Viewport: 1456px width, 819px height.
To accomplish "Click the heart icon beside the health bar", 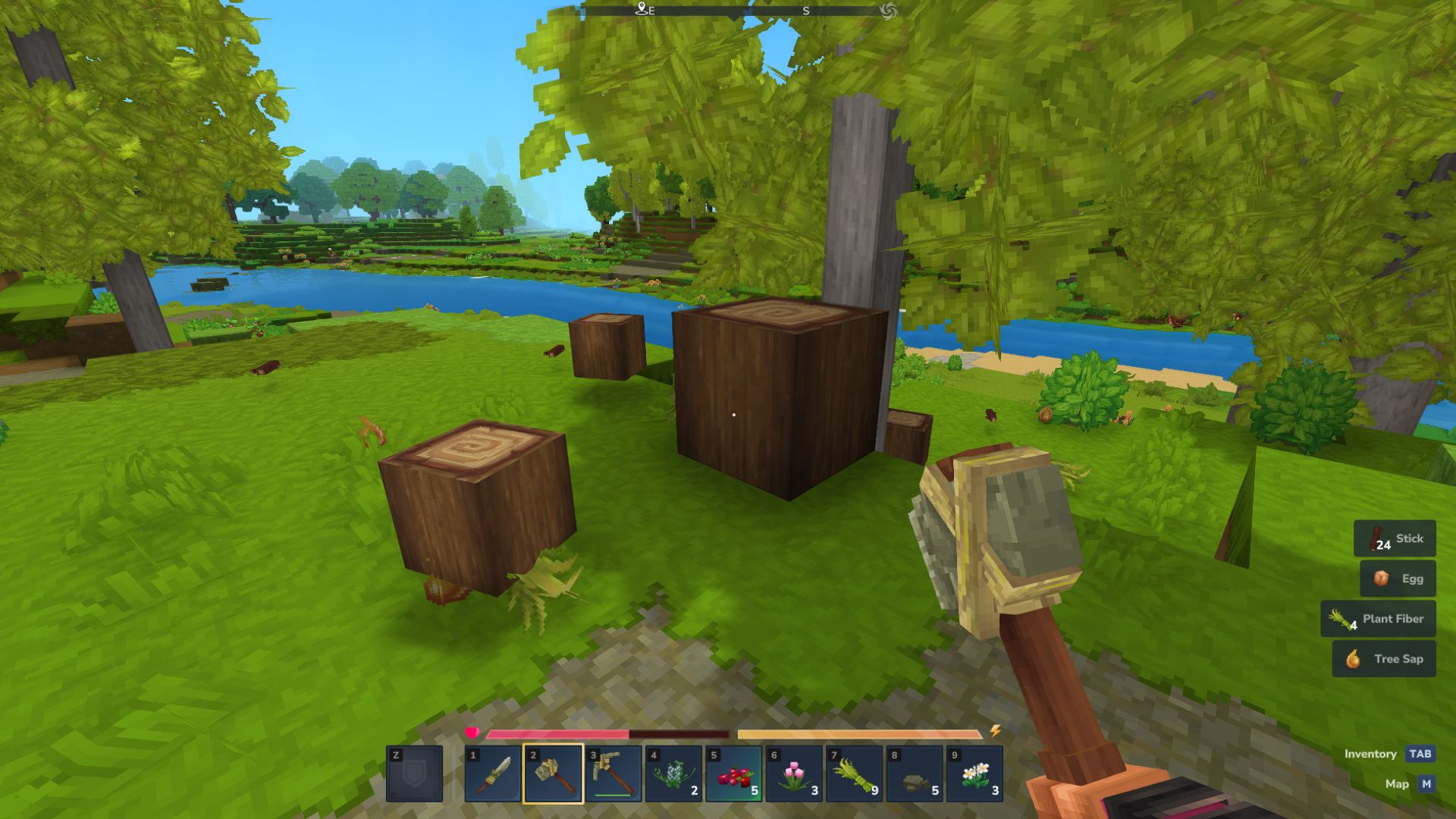I will (472, 733).
